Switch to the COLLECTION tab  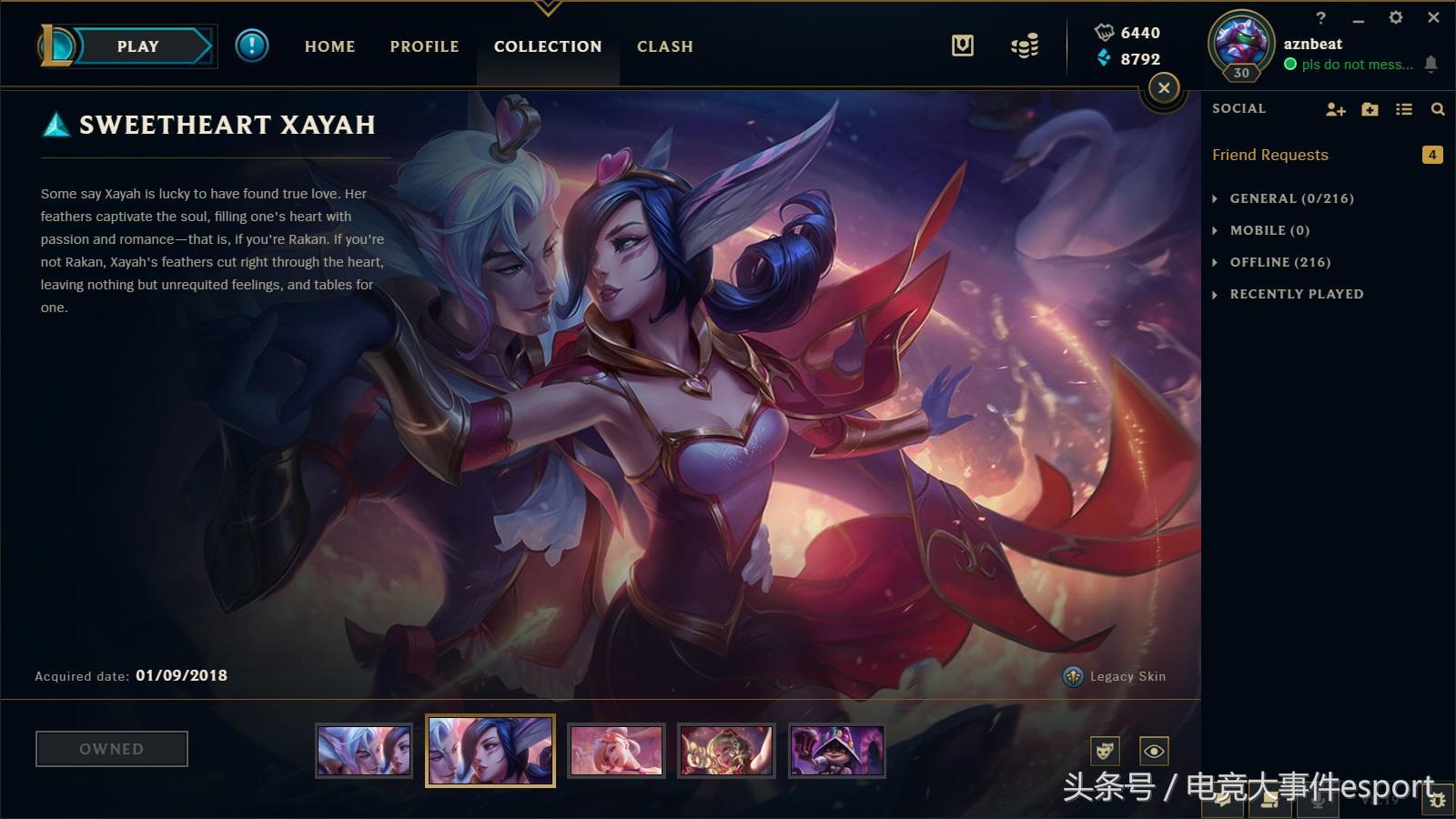click(548, 46)
